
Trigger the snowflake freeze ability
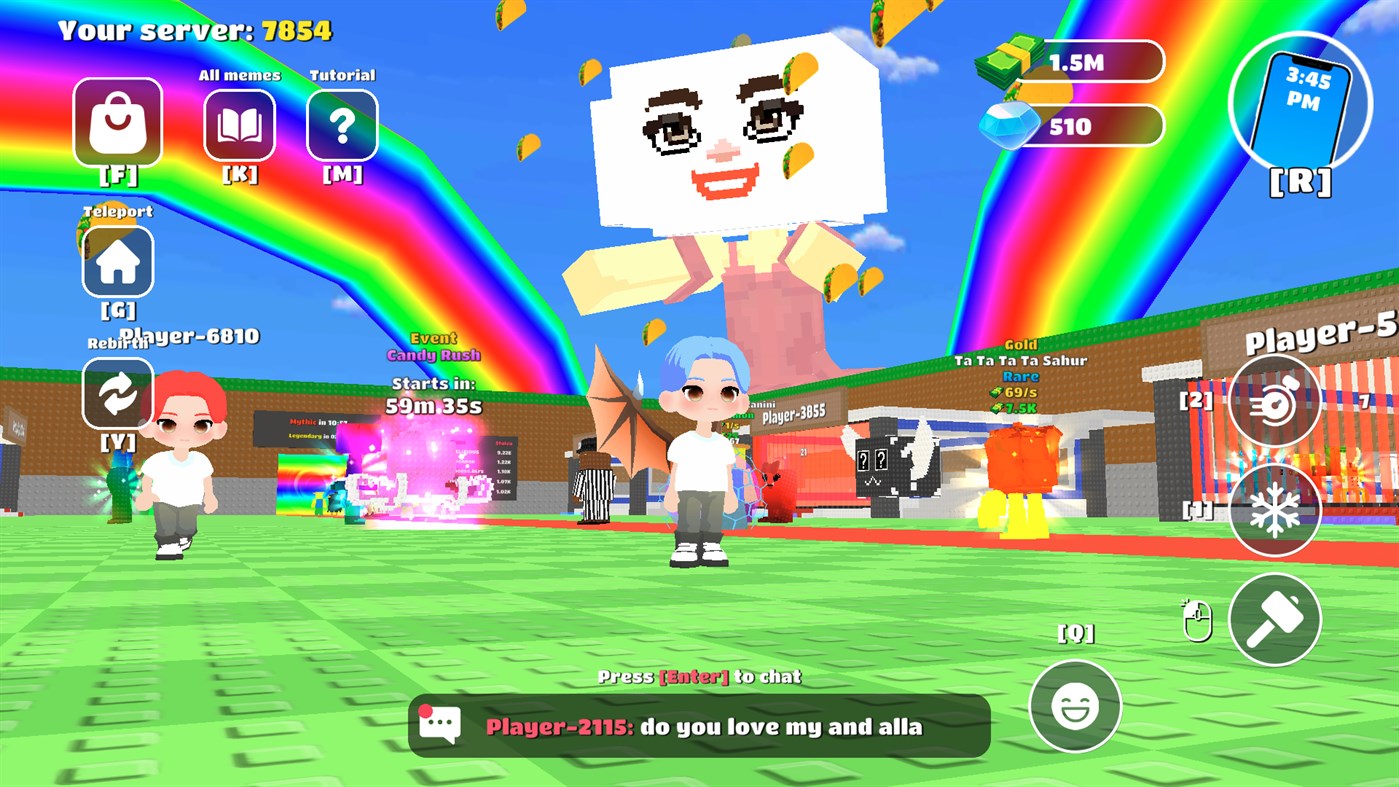(x=1274, y=510)
